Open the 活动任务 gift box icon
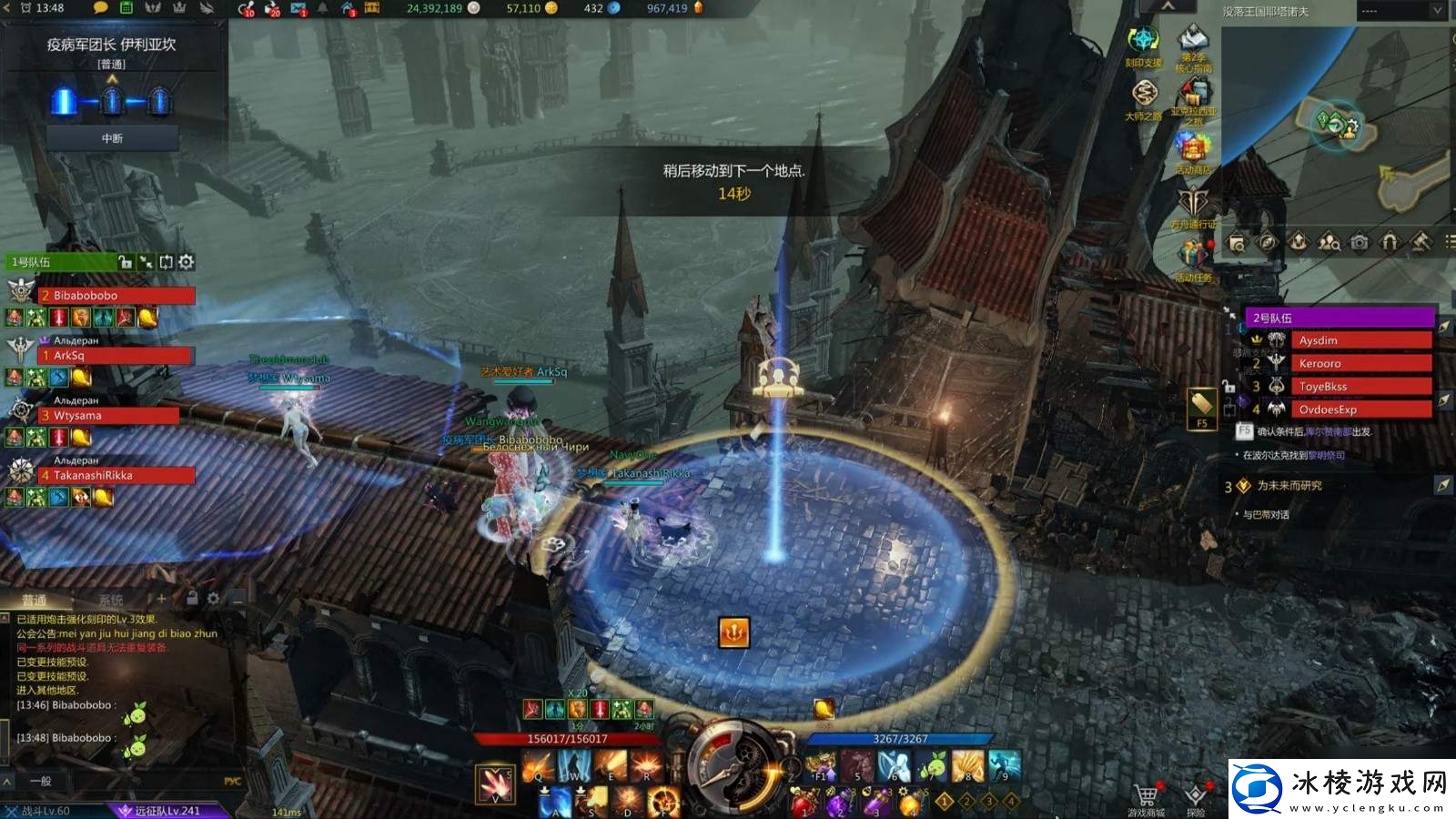This screenshot has height=819, width=1456. [x=1192, y=256]
